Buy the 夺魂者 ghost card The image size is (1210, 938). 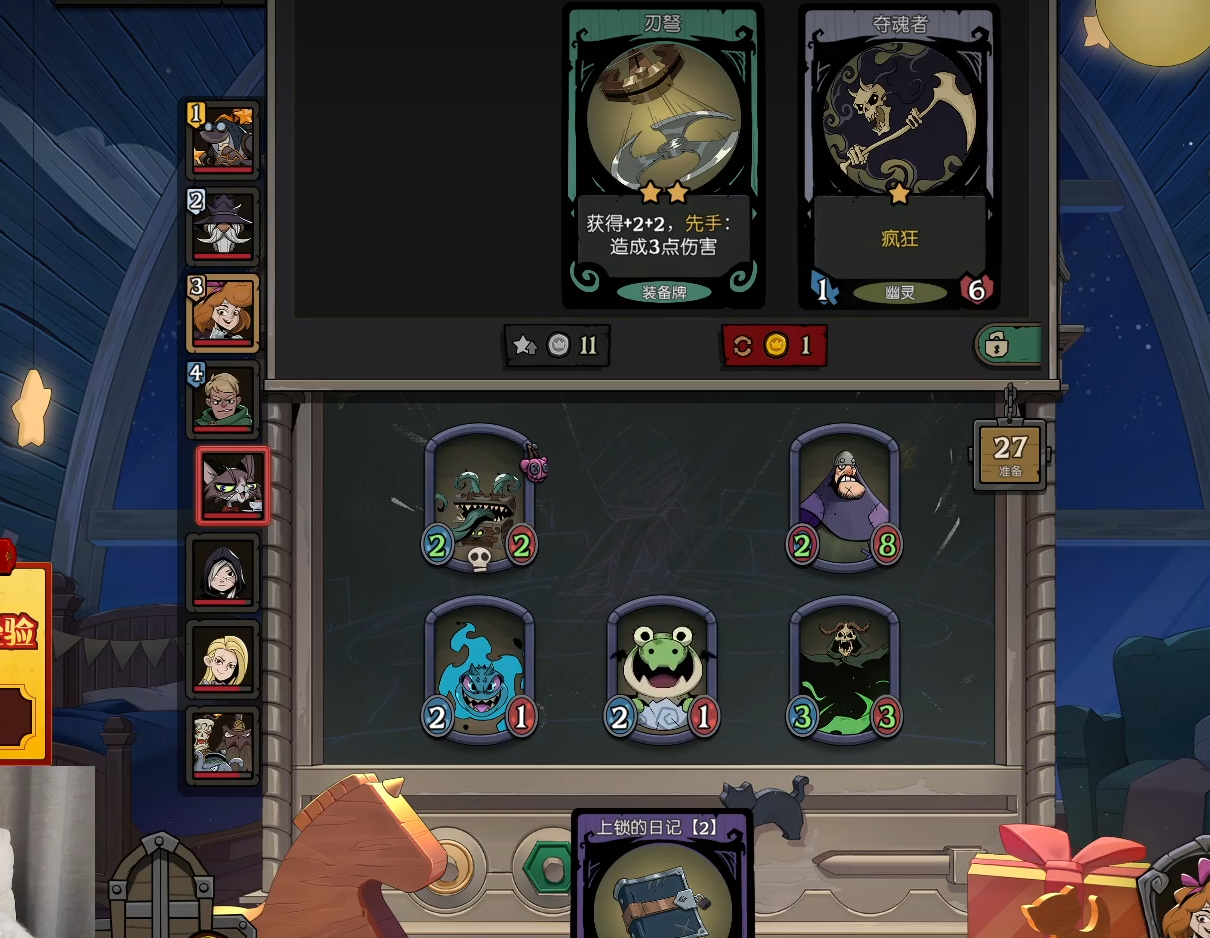point(899,155)
